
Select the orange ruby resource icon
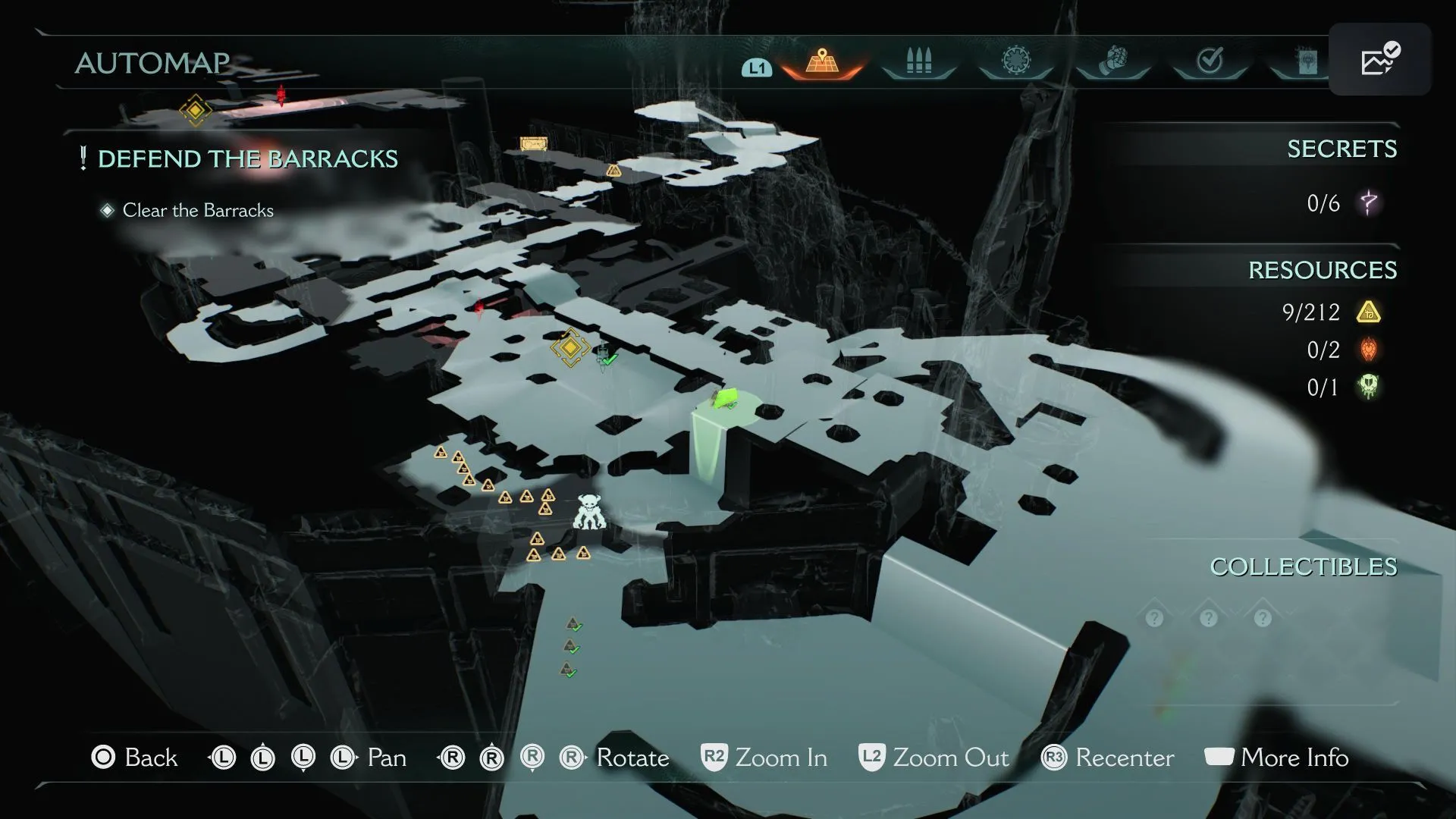[1369, 350]
